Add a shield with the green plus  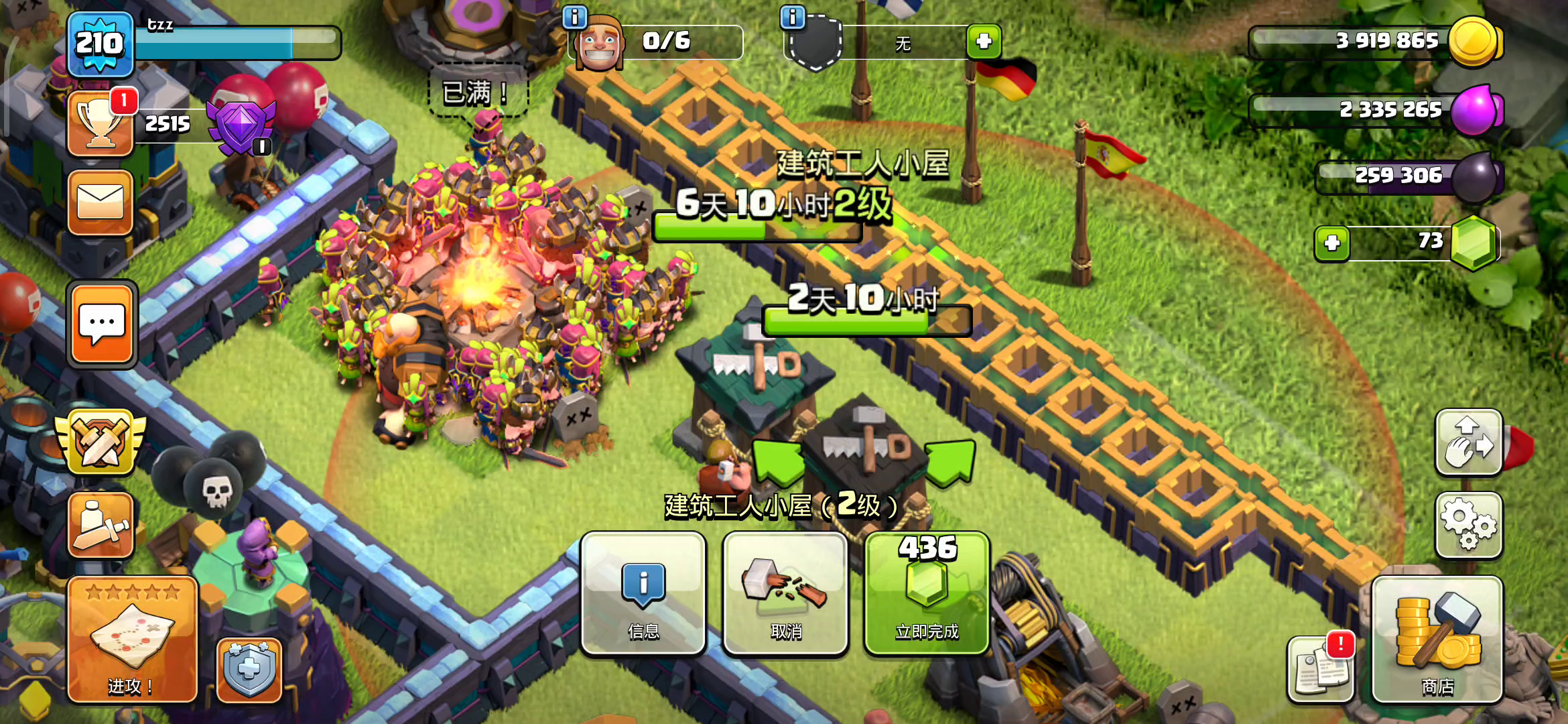coord(984,42)
